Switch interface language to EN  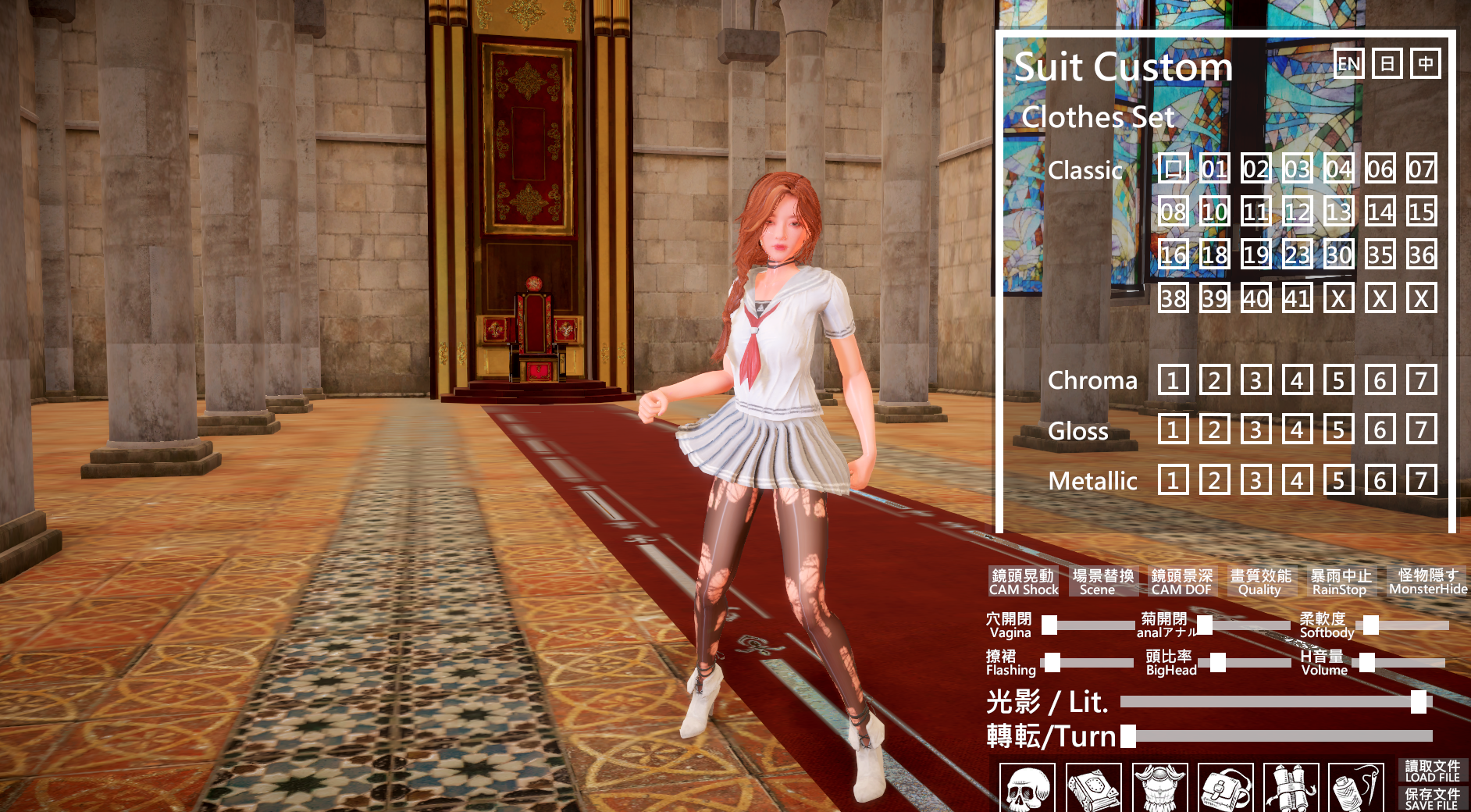1348,64
